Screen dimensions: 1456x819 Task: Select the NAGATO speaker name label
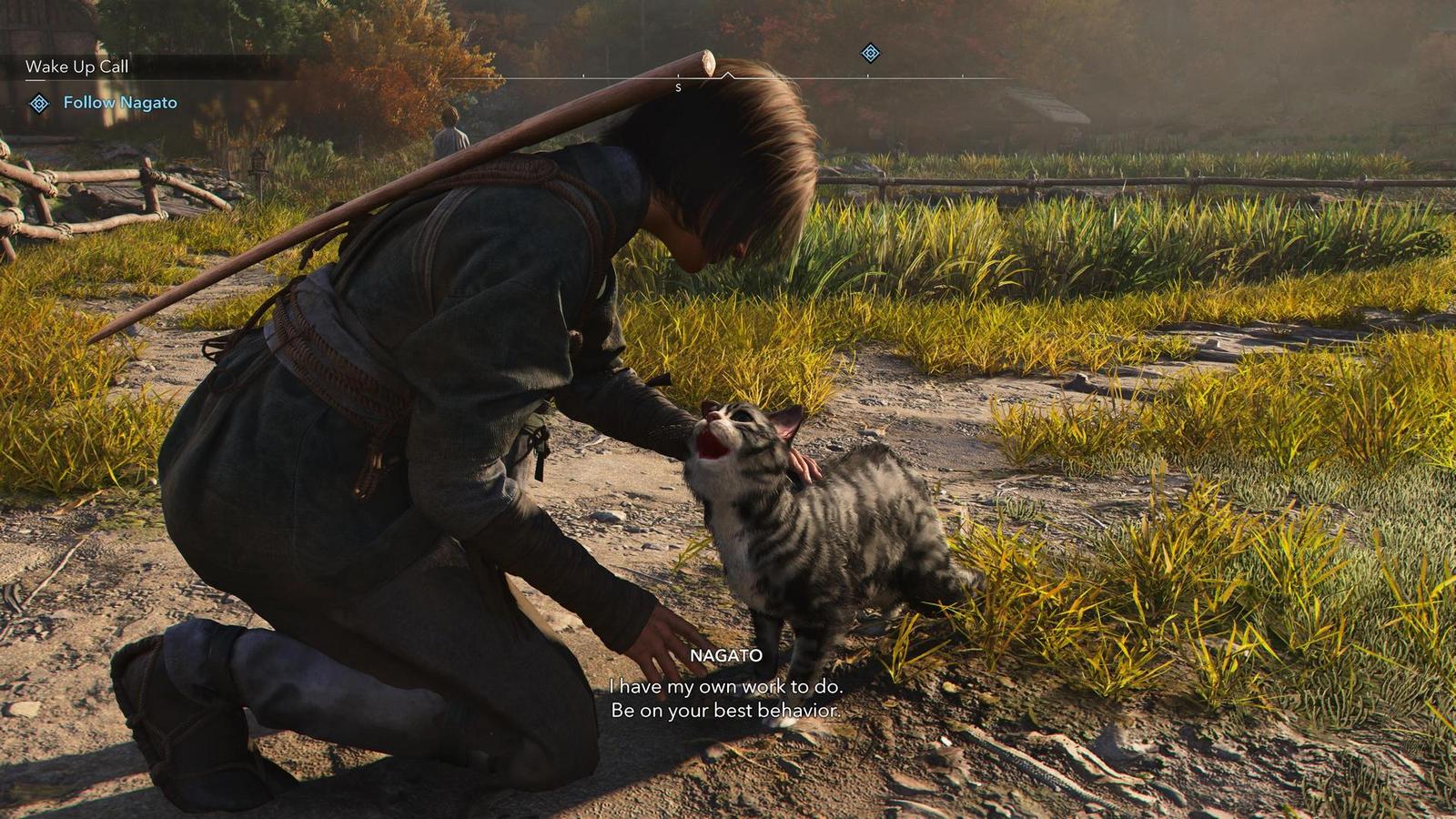(728, 654)
